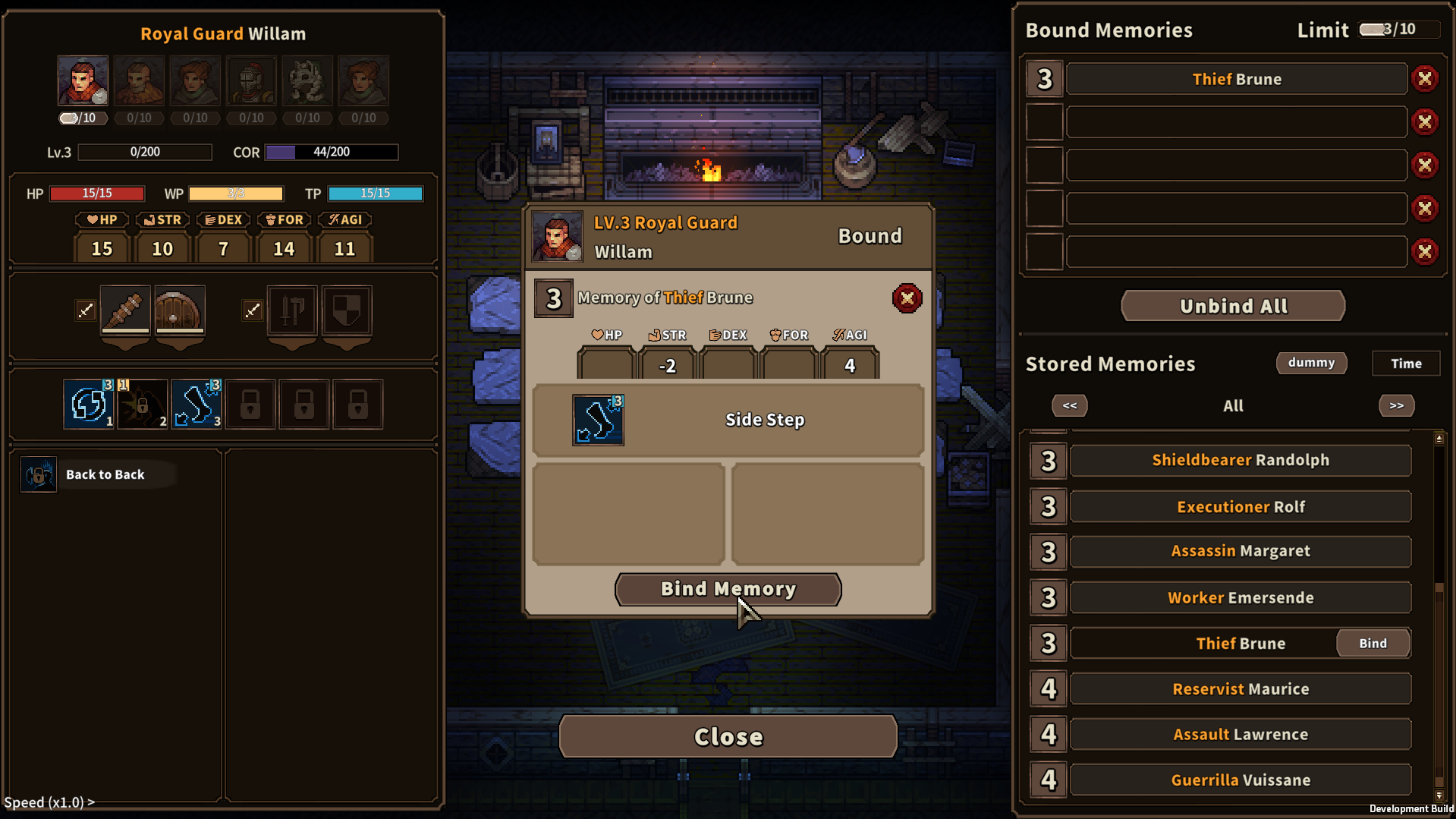Image resolution: width=1456 pixels, height=819 pixels.
Task: Click Willam's WP bar
Action: tap(236, 193)
